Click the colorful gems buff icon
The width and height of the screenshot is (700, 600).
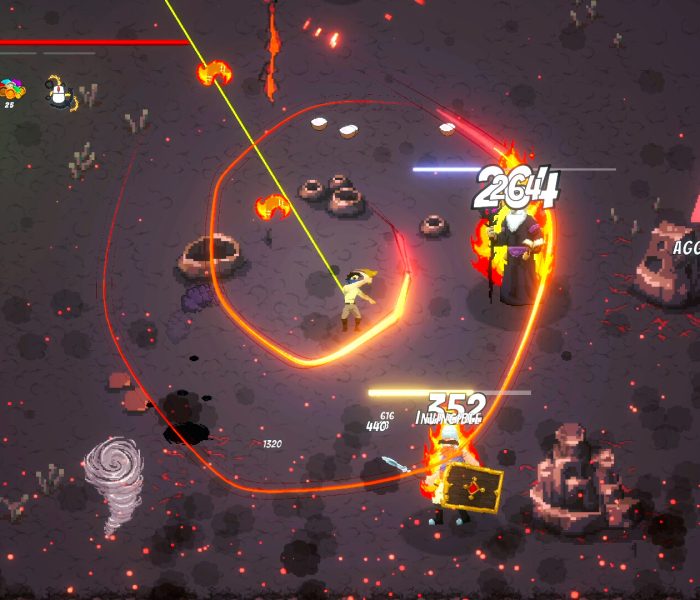12,91
